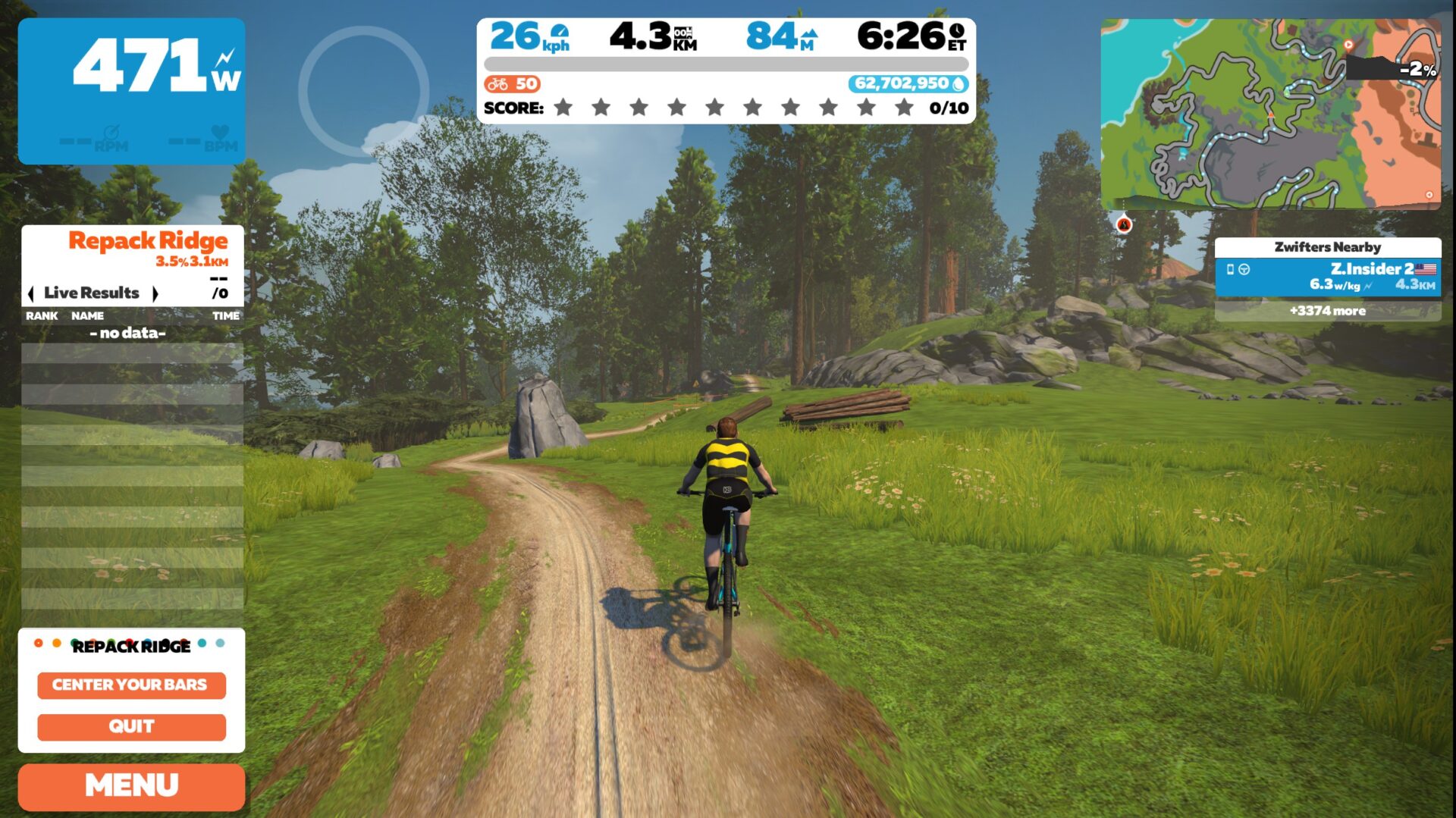
Task: Click the -2% gradient badge on the minimap
Action: tap(1417, 71)
